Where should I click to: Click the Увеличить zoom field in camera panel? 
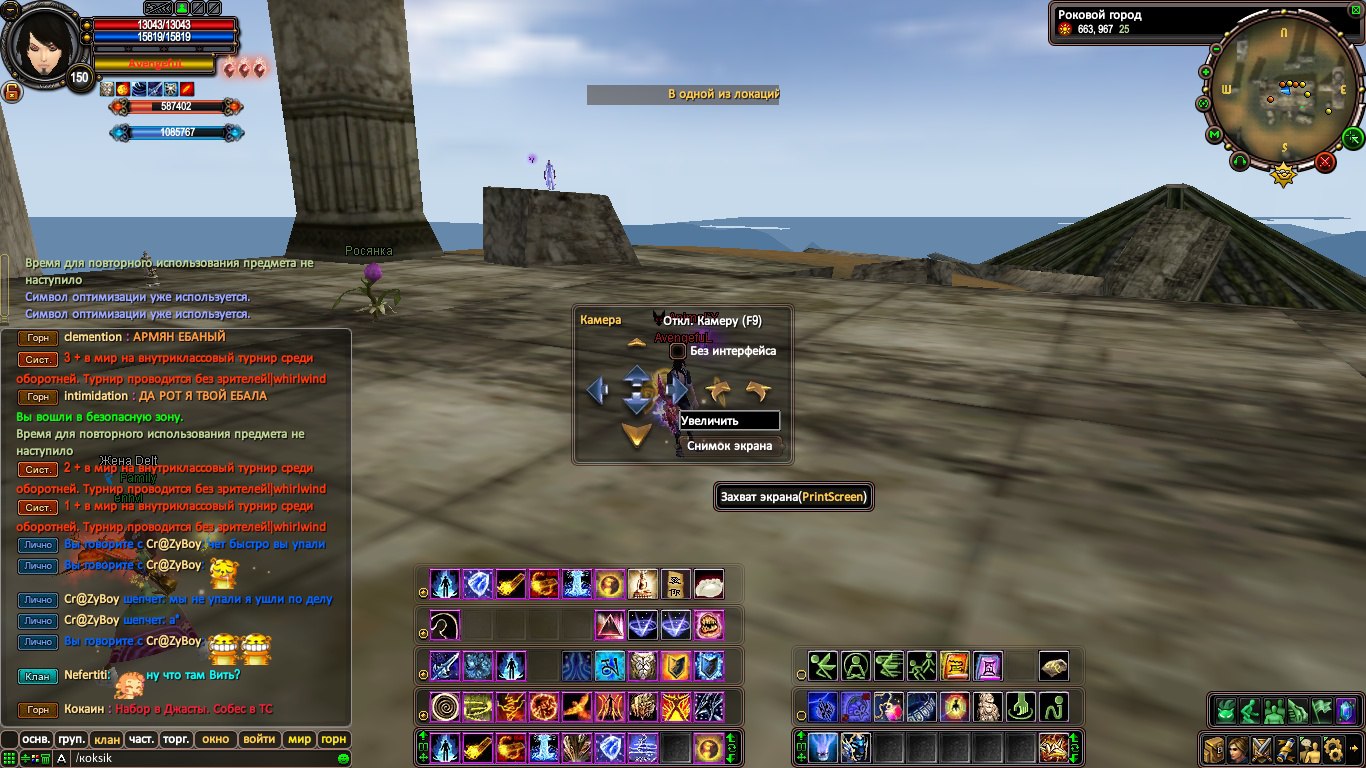(729, 421)
